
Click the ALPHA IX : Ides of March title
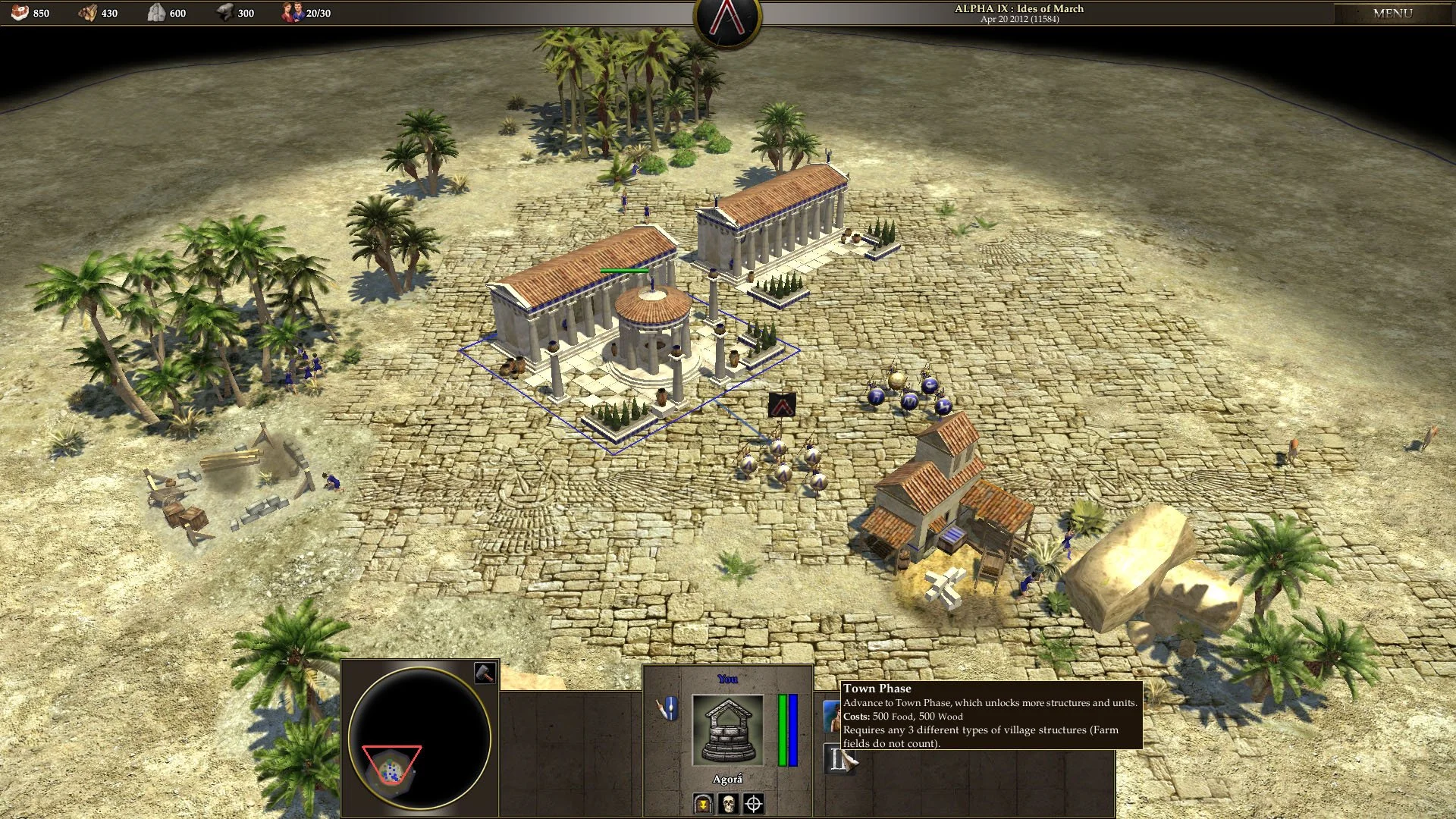(x=1019, y=8)
